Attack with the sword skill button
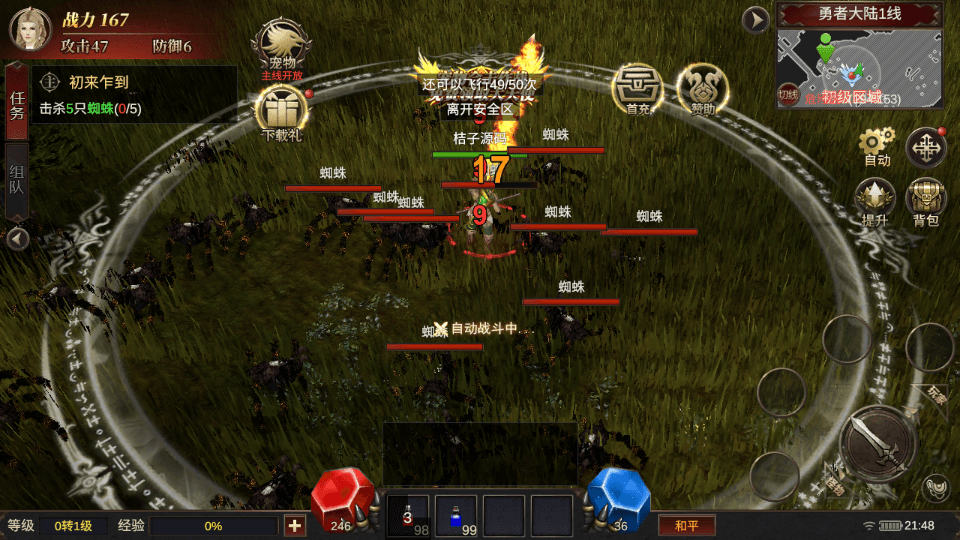Image resolution: width=960 pixels, height=540 pixels. [878, 445]
